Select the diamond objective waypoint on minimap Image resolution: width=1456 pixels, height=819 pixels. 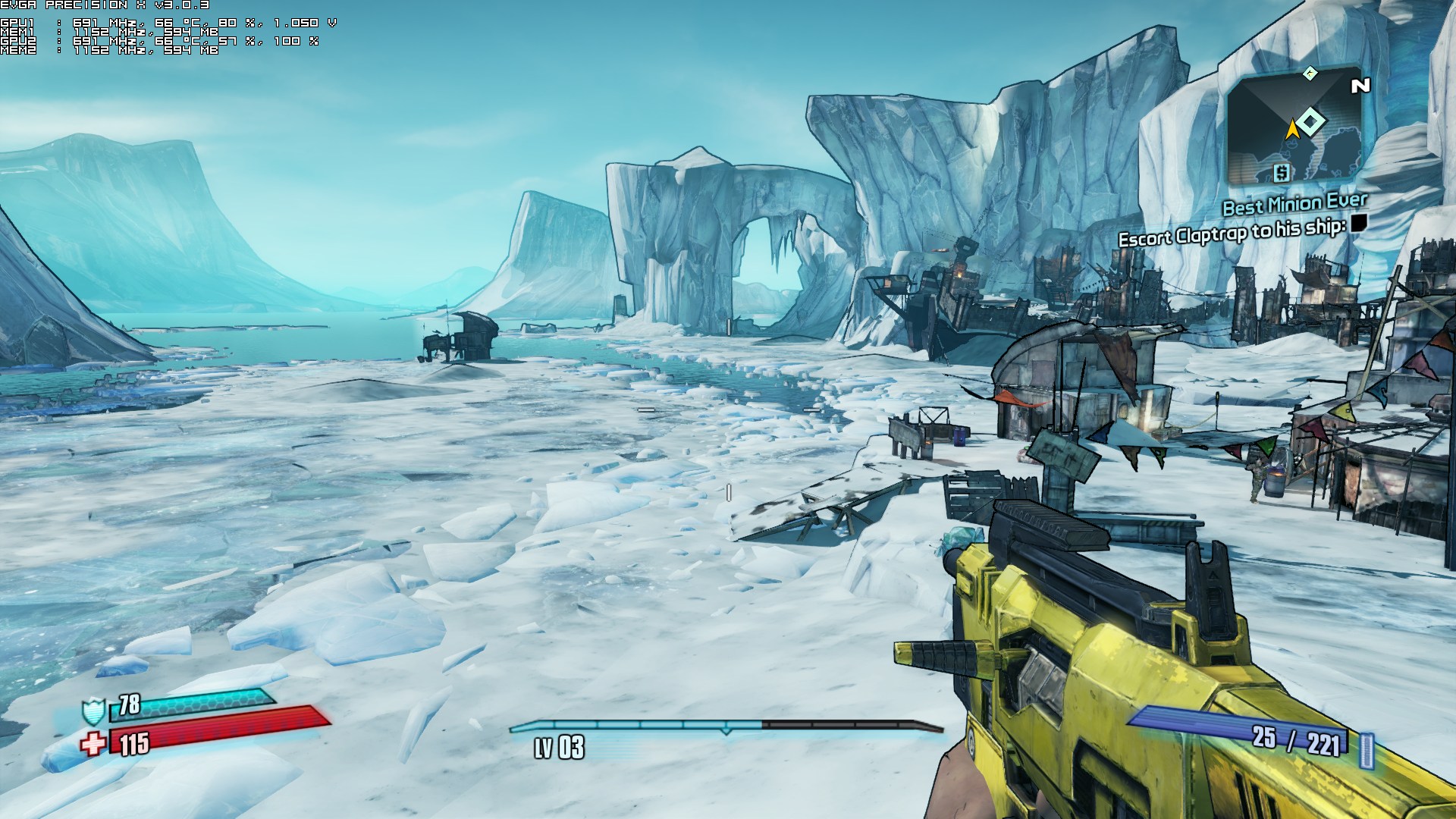click(x=1310, y=121)
